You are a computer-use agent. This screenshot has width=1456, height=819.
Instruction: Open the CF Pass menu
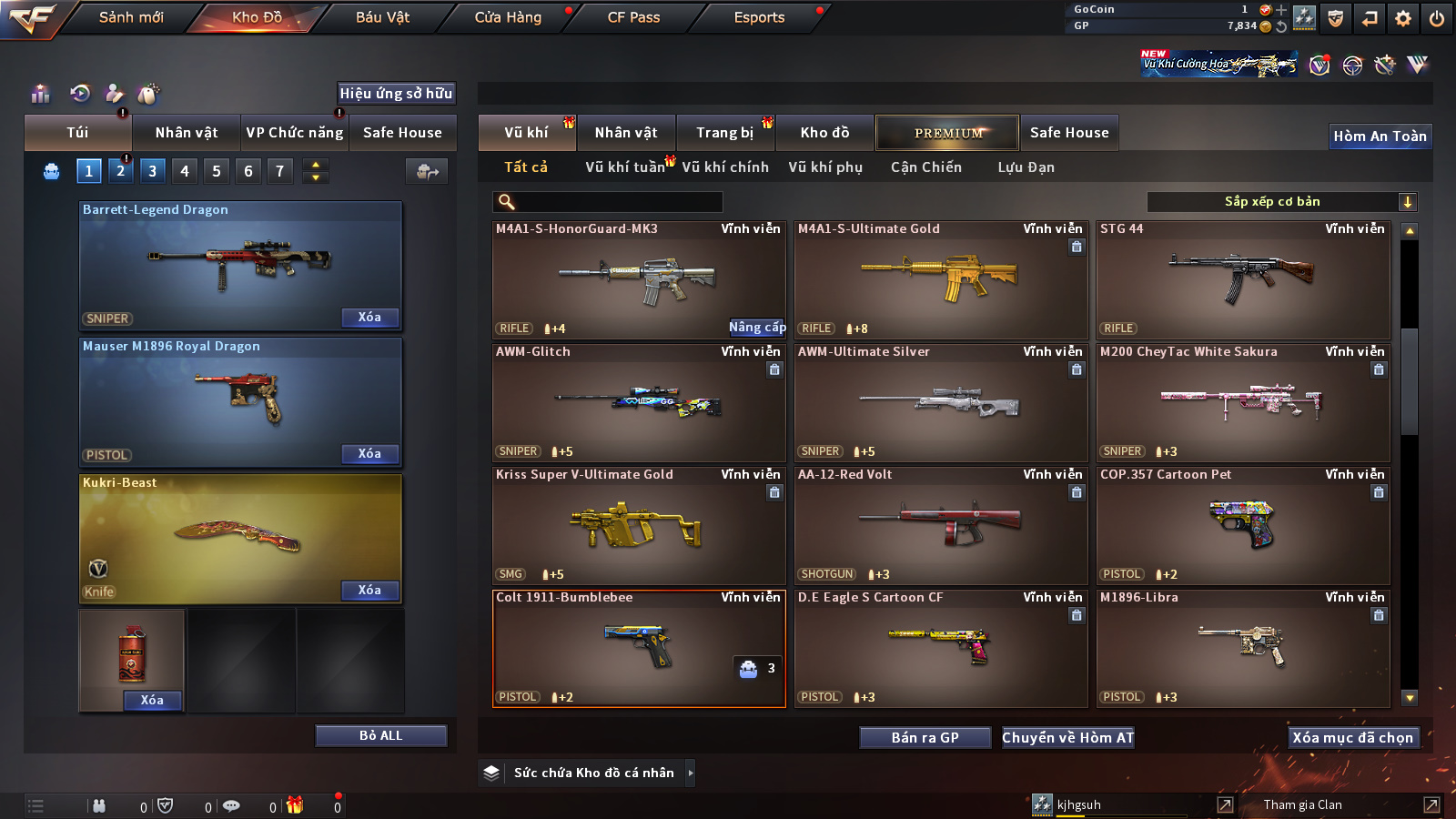tap(633, 17)
